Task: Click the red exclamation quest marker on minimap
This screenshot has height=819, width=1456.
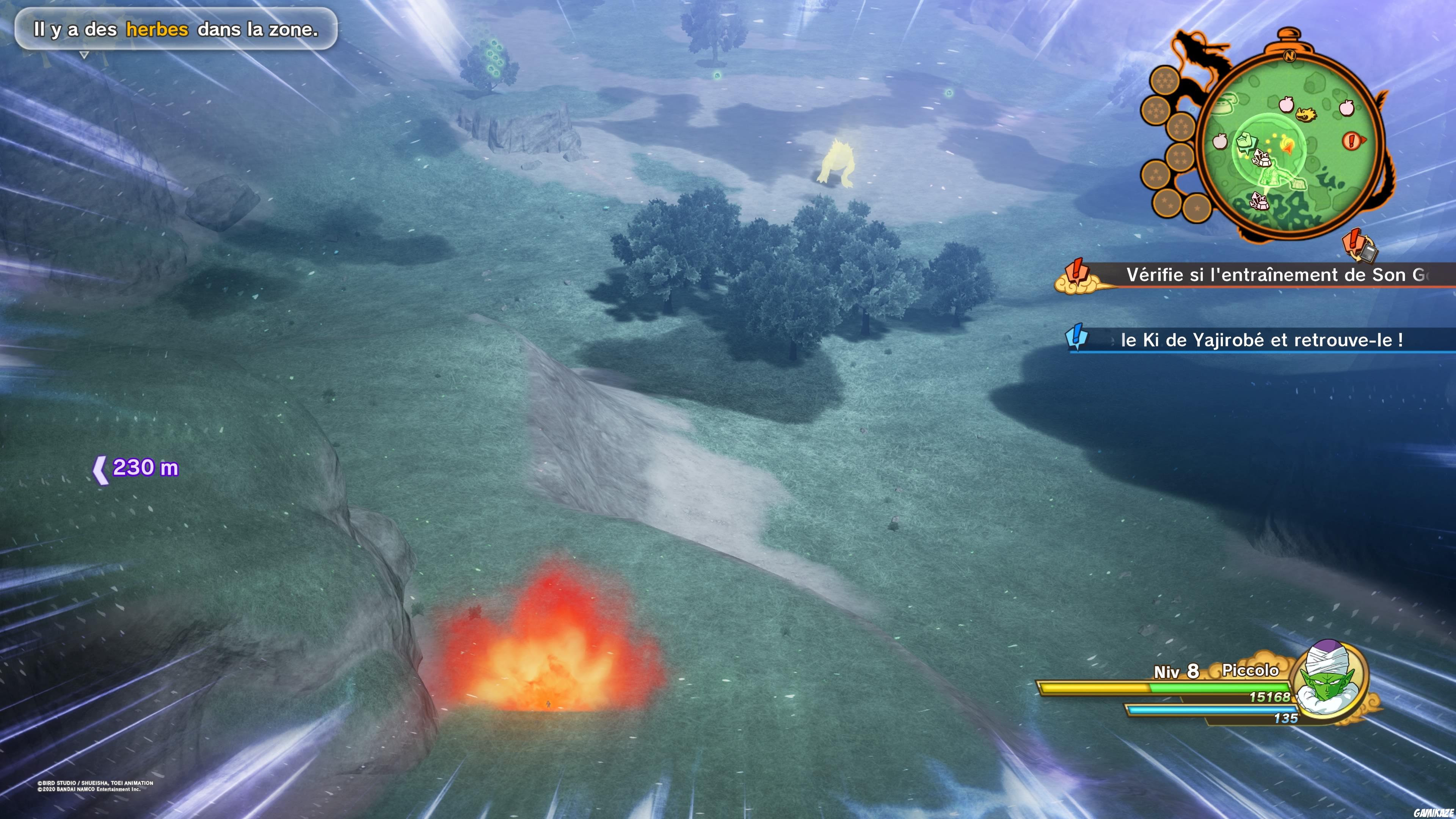Action: click(x=1352, y=140)
